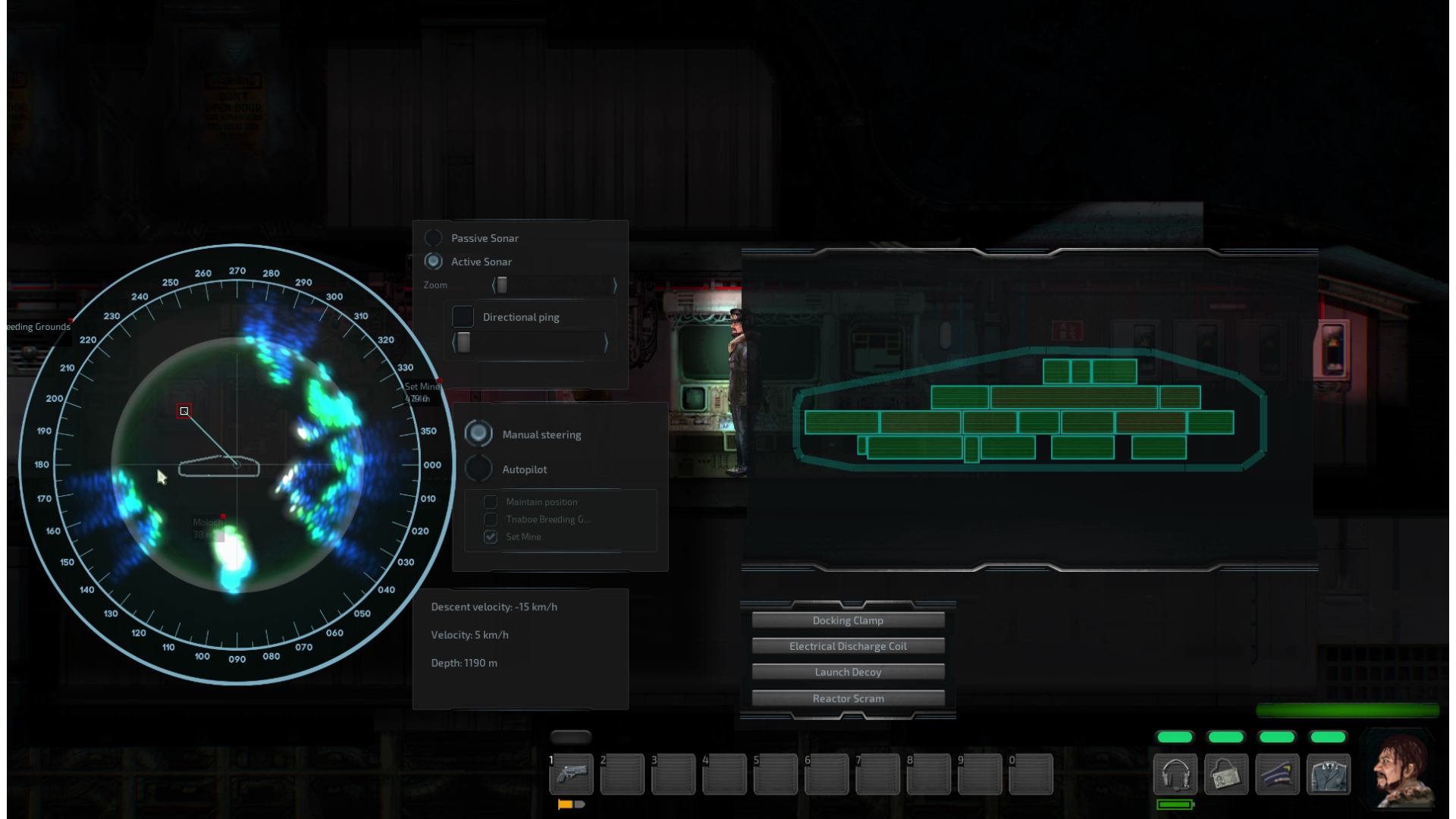Screen dimensions: 1456x819
Task: Select the revolver in hotbar slot 1
Action: [x=571, y=774]
